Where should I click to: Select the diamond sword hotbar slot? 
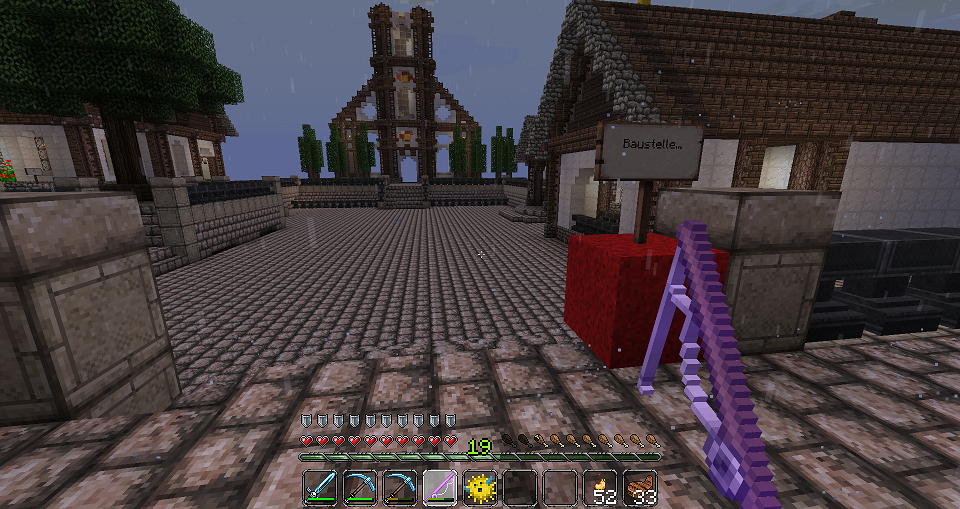click(x=320, y=487)
